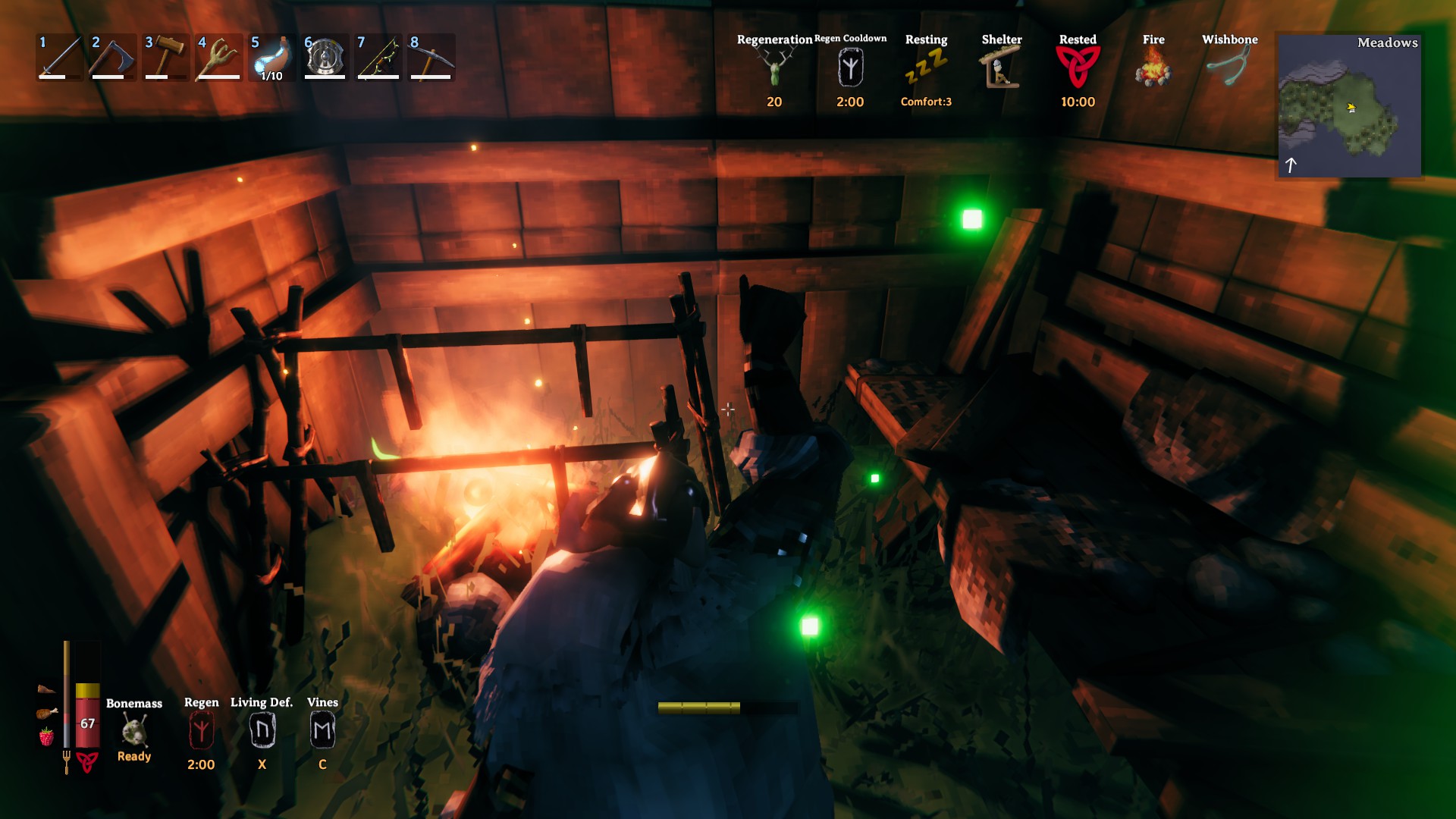Activate the Bonemass forsaken power icon
The height and width of the screenshot is (819, 1456).
[134, 732]
